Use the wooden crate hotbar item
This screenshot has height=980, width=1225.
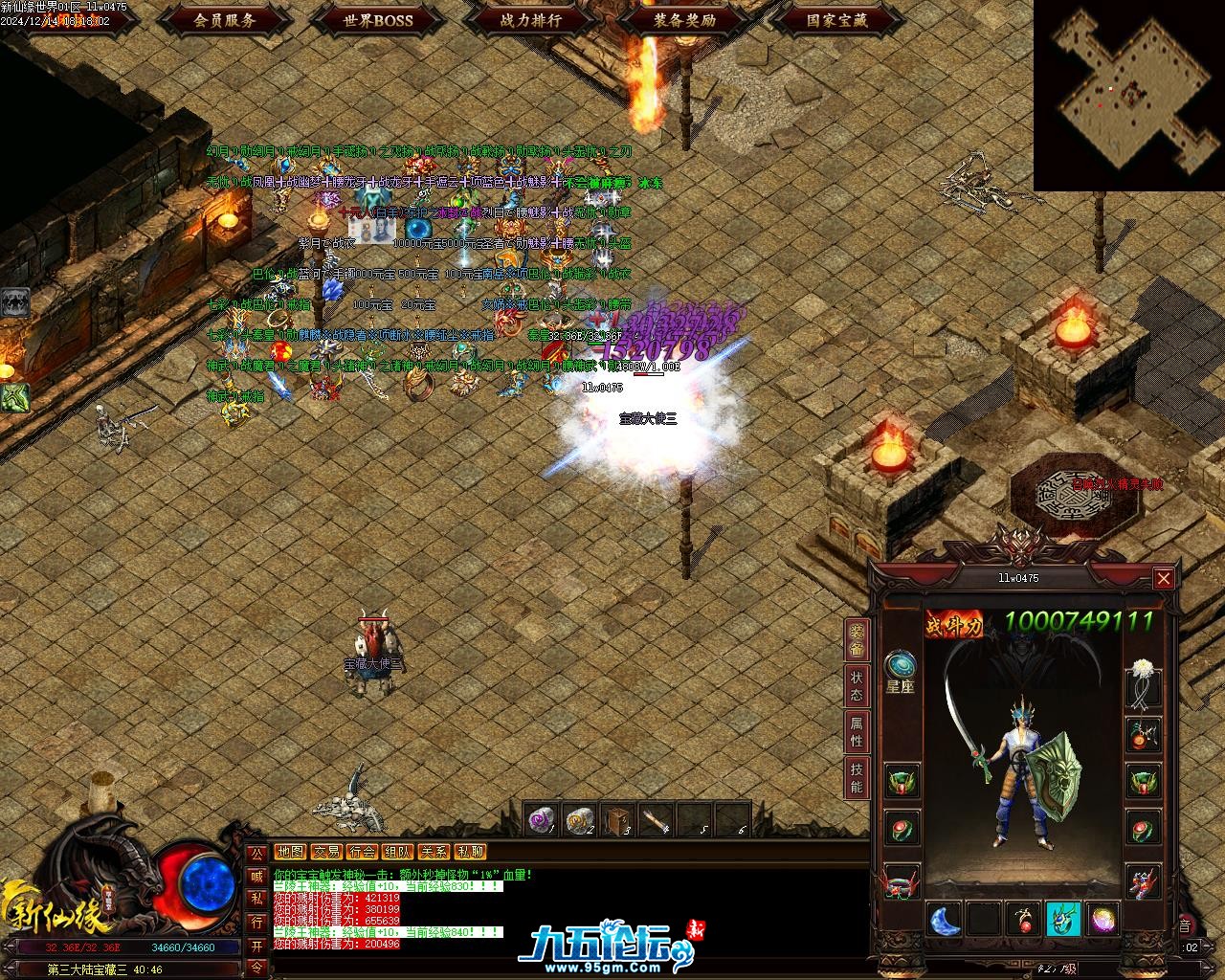point(619,820)
